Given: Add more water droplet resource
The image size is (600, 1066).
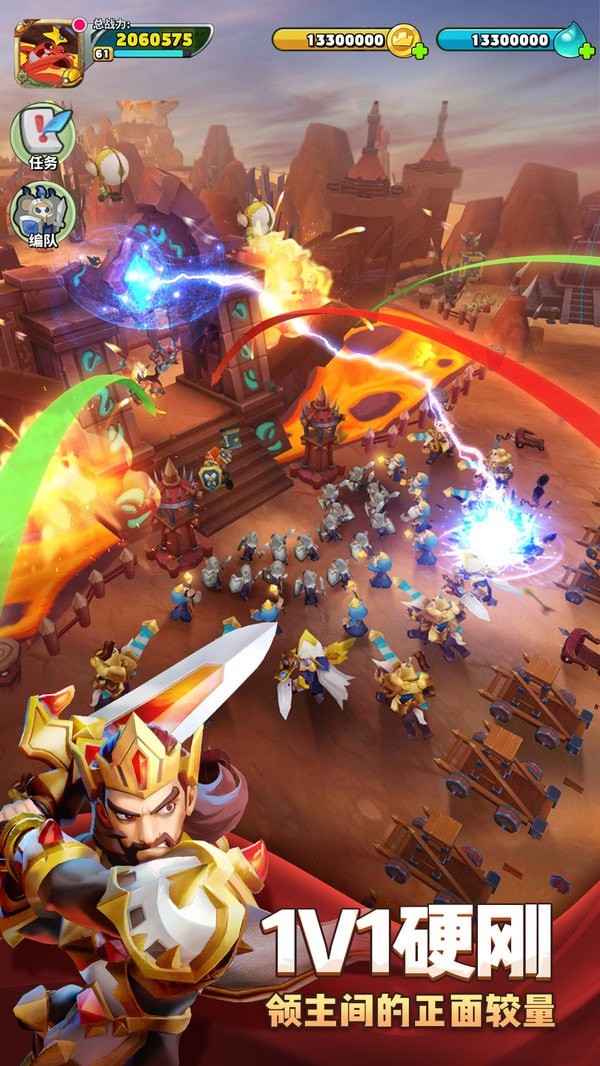Looking at the screenshot, I should click(x=588, y=50).
